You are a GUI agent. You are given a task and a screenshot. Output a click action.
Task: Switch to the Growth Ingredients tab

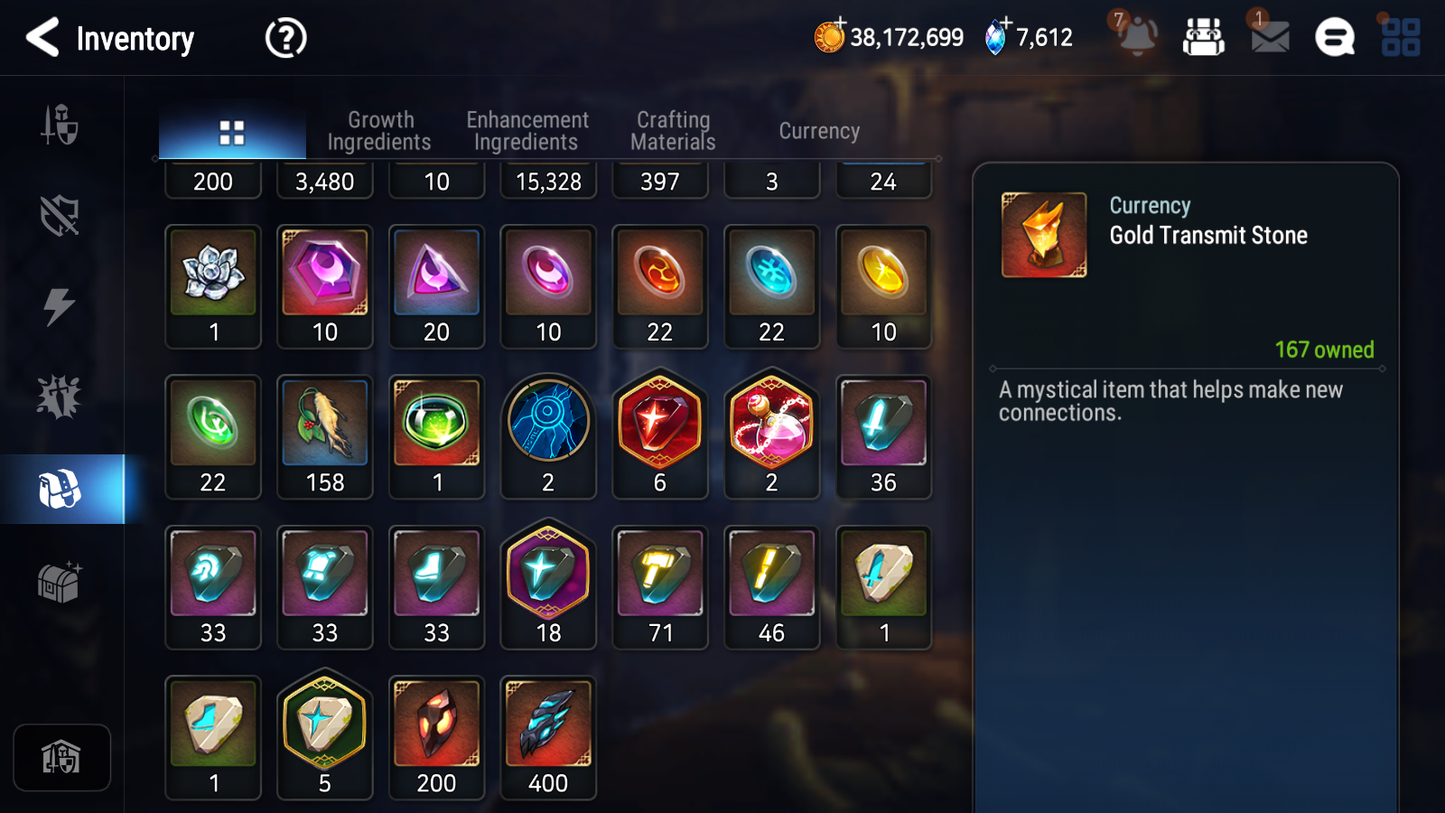click(x=380, y=131)
